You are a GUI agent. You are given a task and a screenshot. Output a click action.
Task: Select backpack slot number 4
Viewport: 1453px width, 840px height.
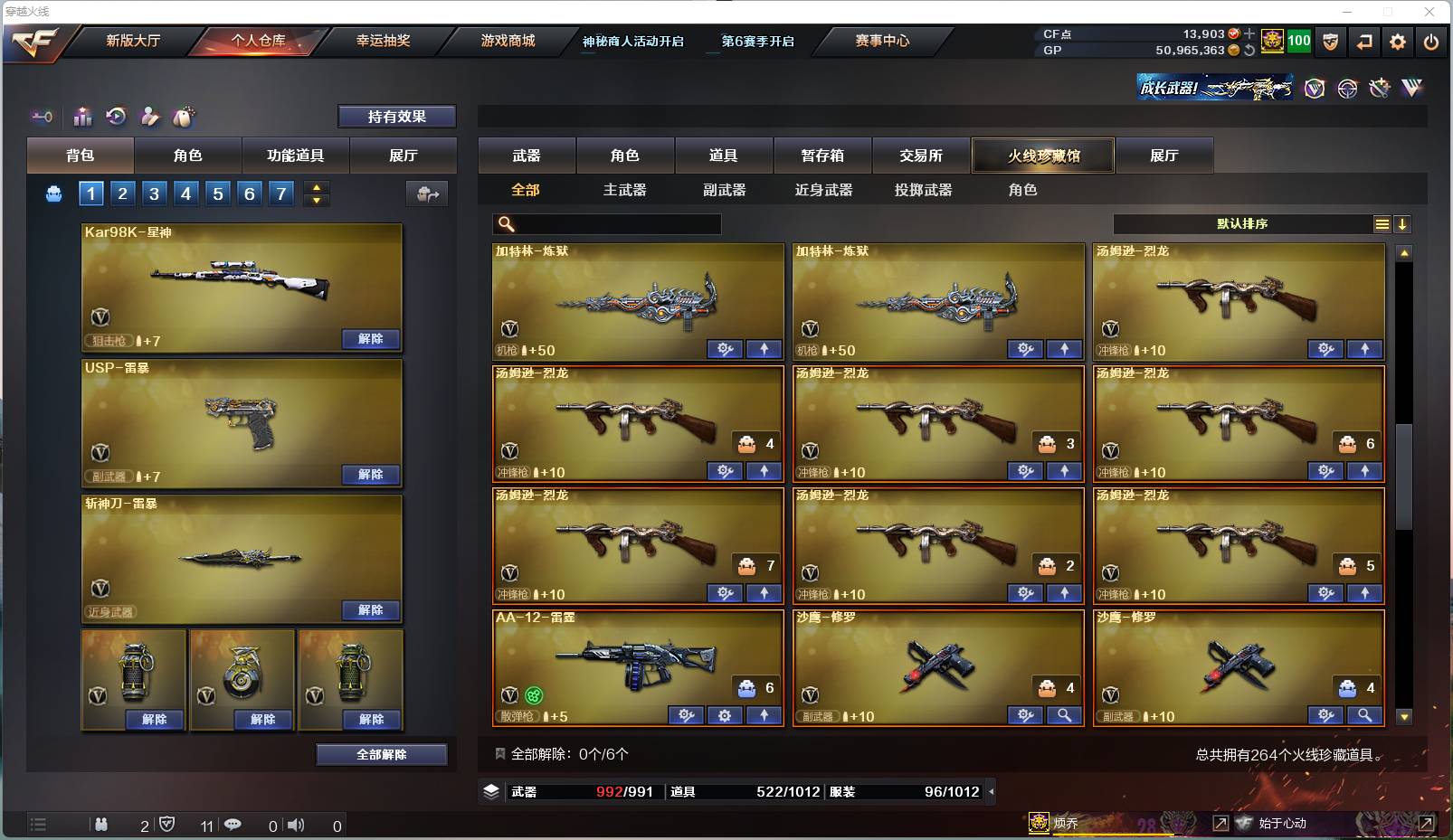coord(185,193)
